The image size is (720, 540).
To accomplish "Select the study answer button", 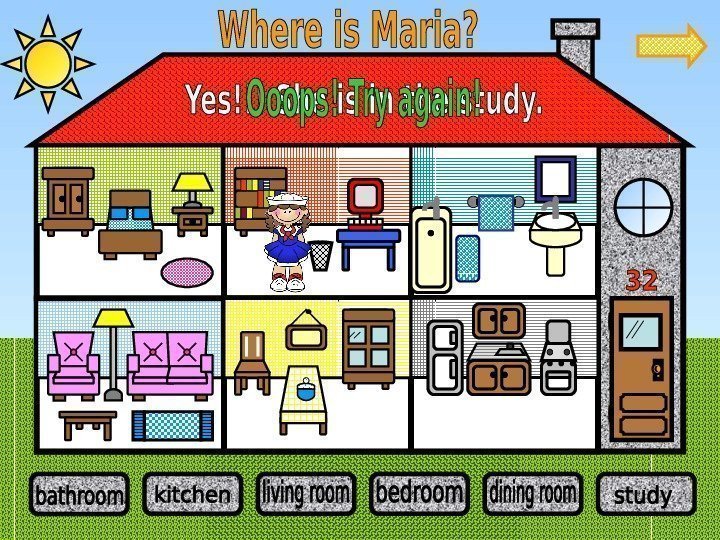I will (x=645, y=495).
